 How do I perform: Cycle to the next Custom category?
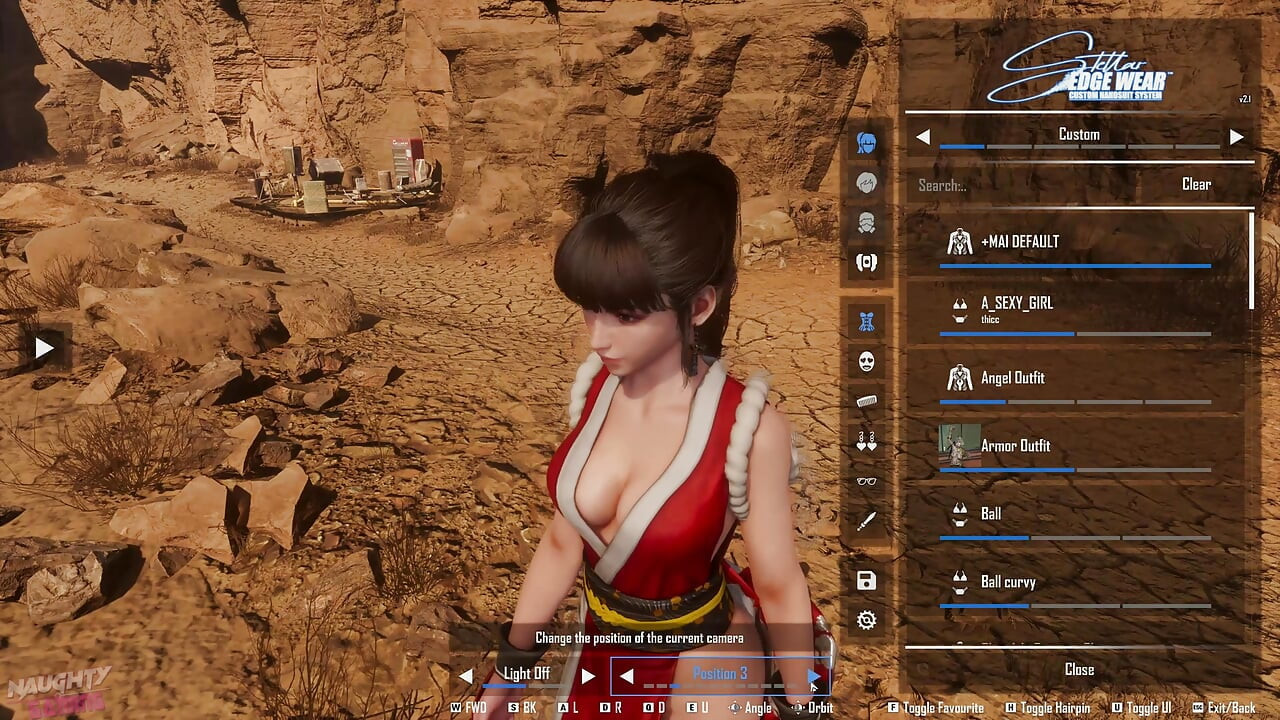[1238, 135]
